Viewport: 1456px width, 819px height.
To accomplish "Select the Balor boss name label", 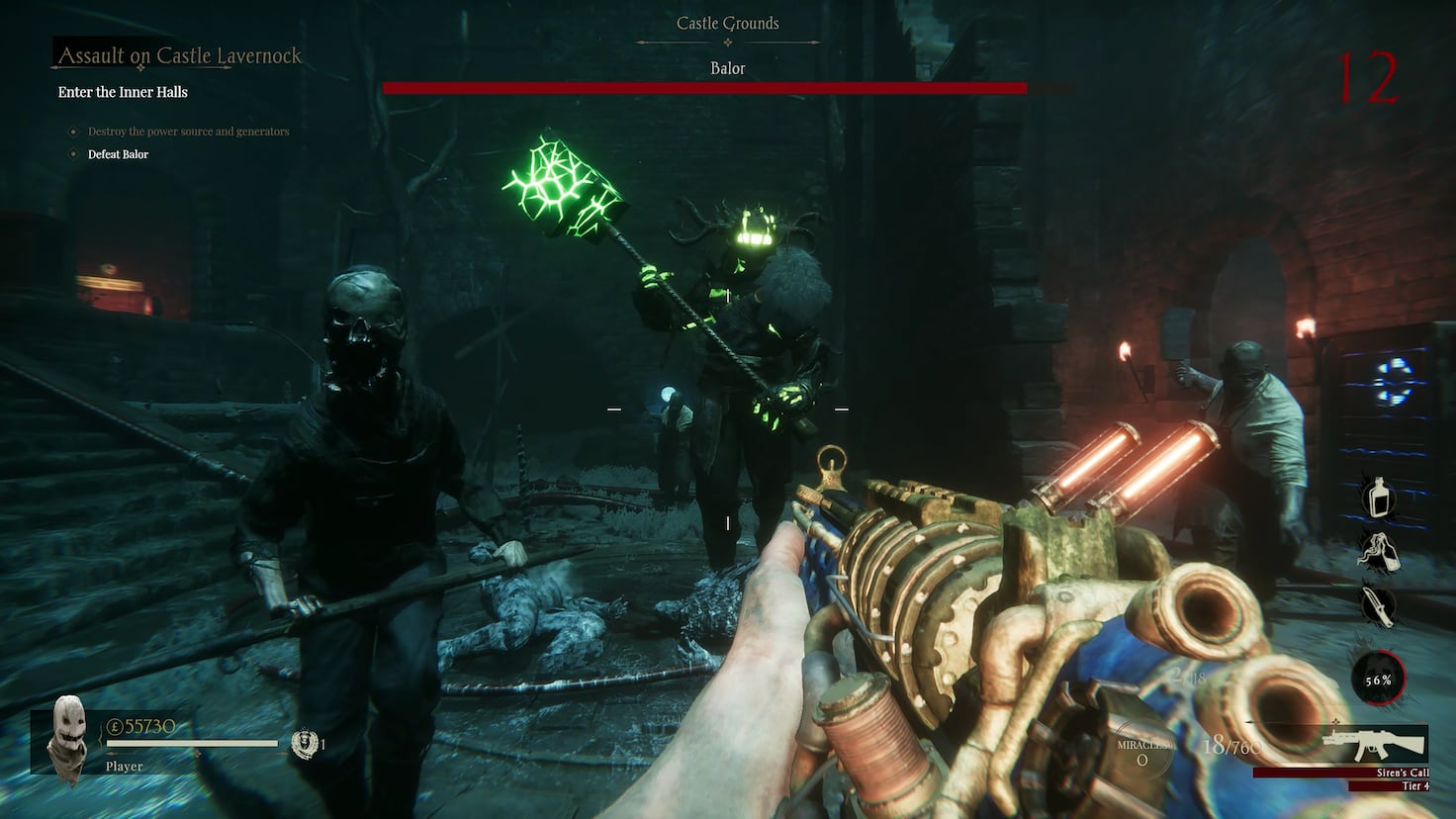I will pos(727,67).
